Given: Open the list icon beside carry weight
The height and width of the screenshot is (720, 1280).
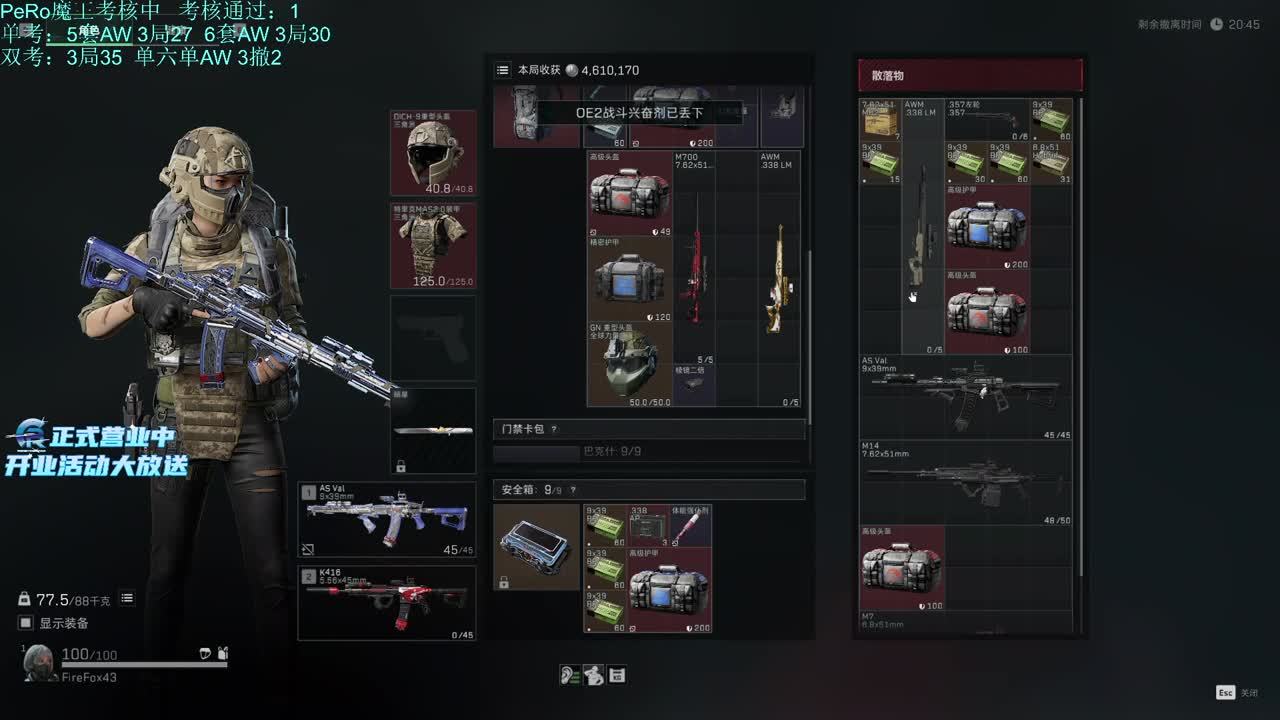Looking at the screenshot, I should pyautogui.click(x=127, y=598).
